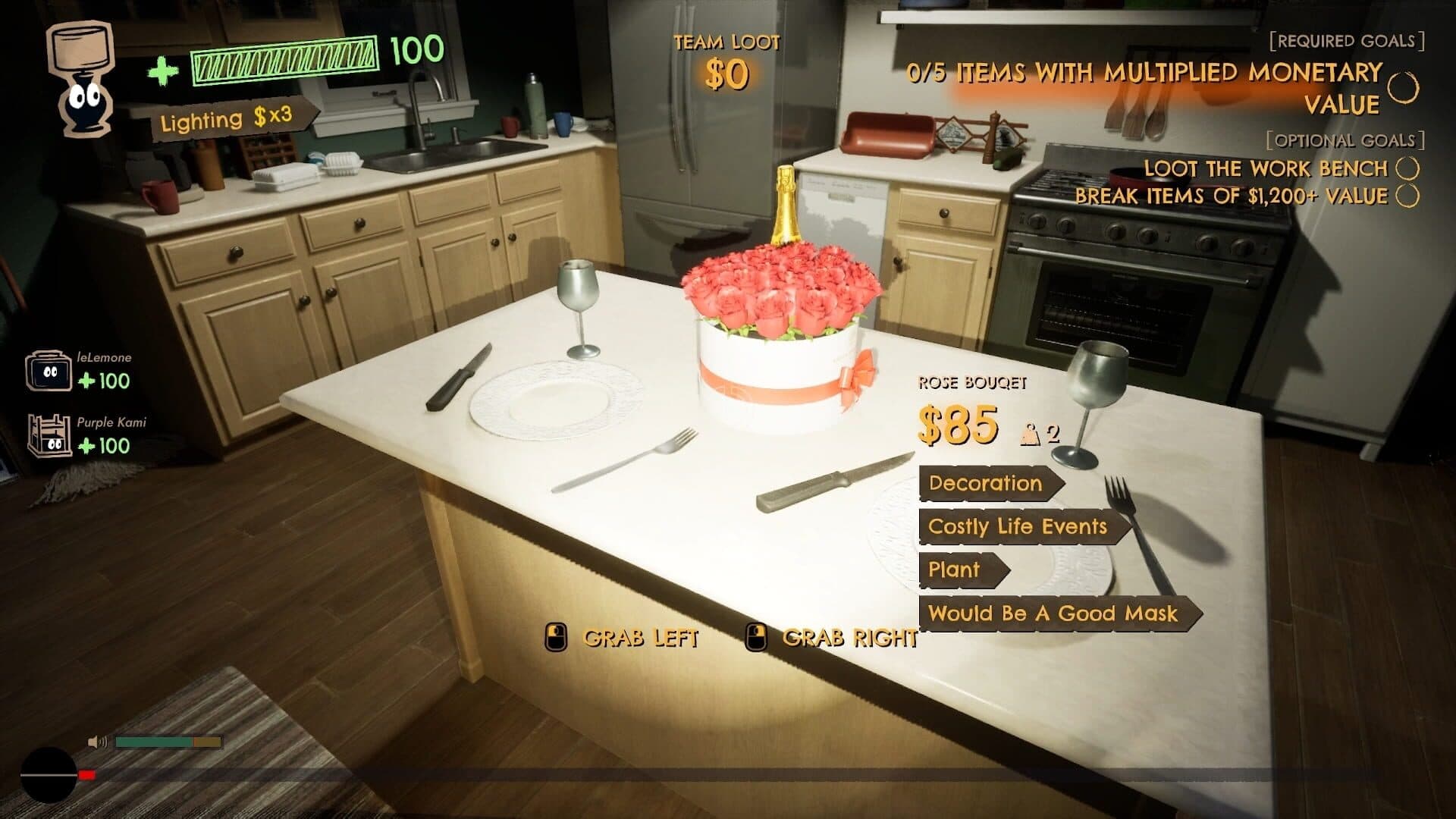Select the Plant category tag
Image resolution: width=1456 pixels, height=819 pixels.
(954, 570)
